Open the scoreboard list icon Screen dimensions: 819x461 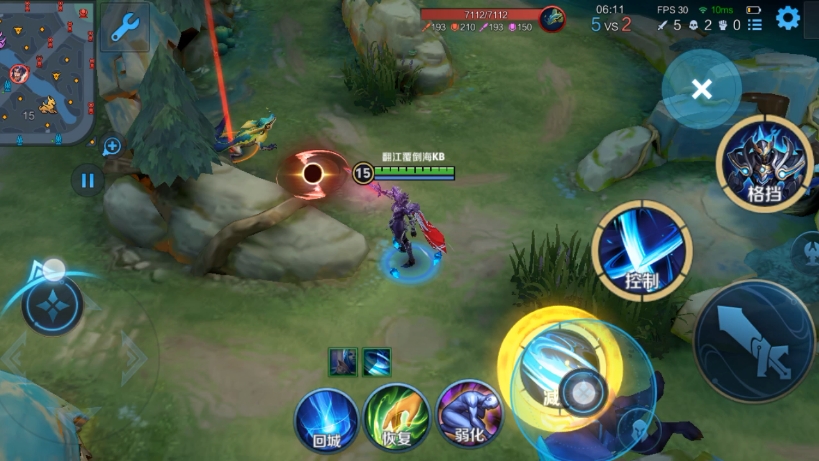755,24
